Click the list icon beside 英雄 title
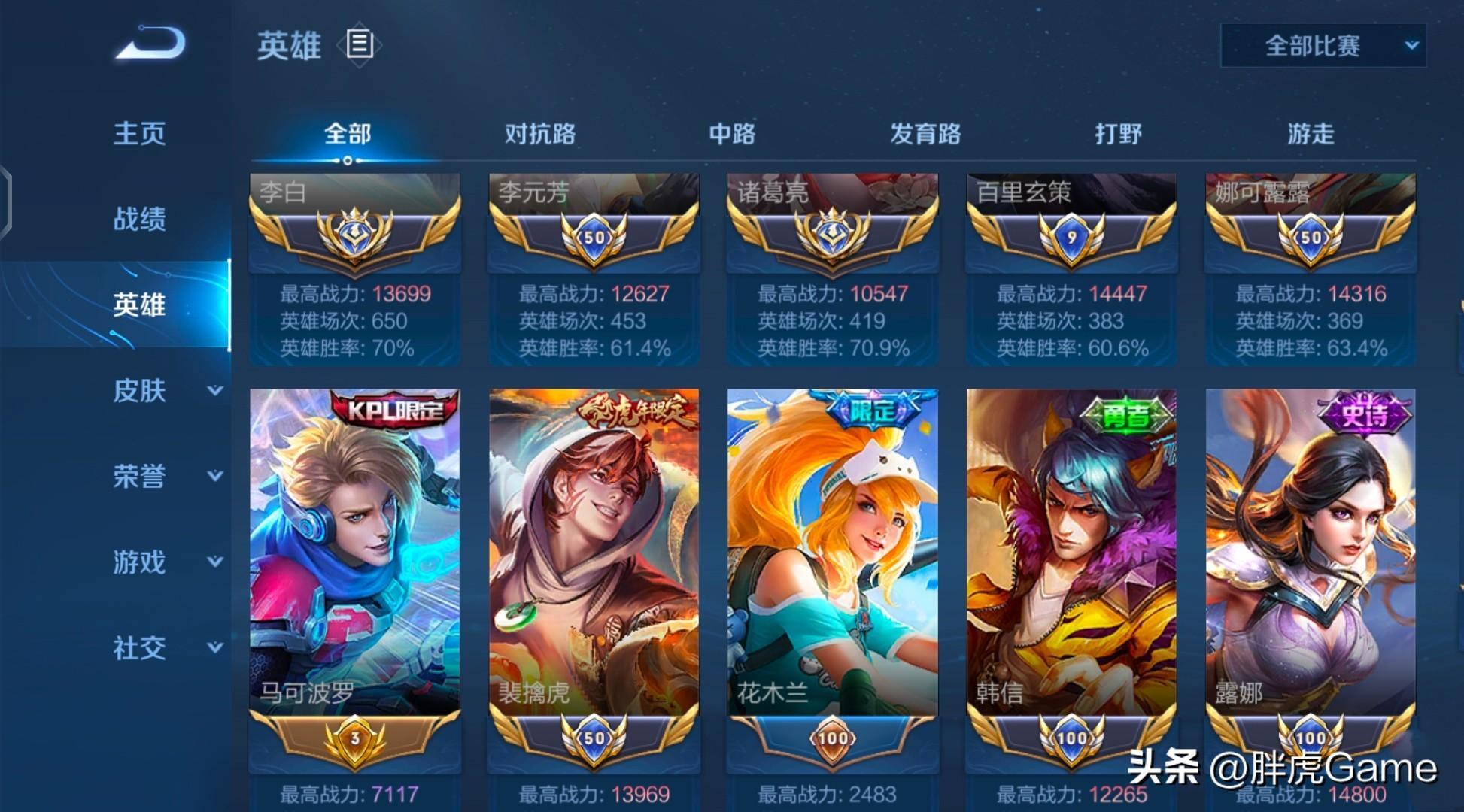Screen dimensions: 1464x812 click(x=360, y=45)
